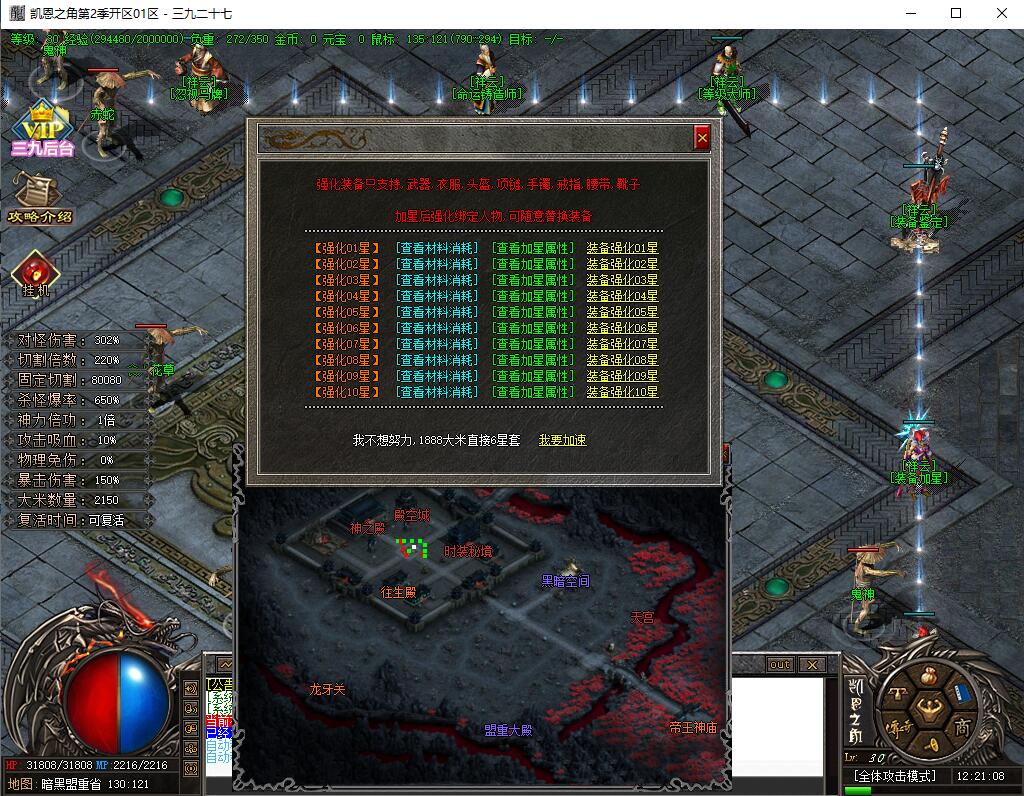
Task: Open the 商 shop button
Action: (961, 726)
